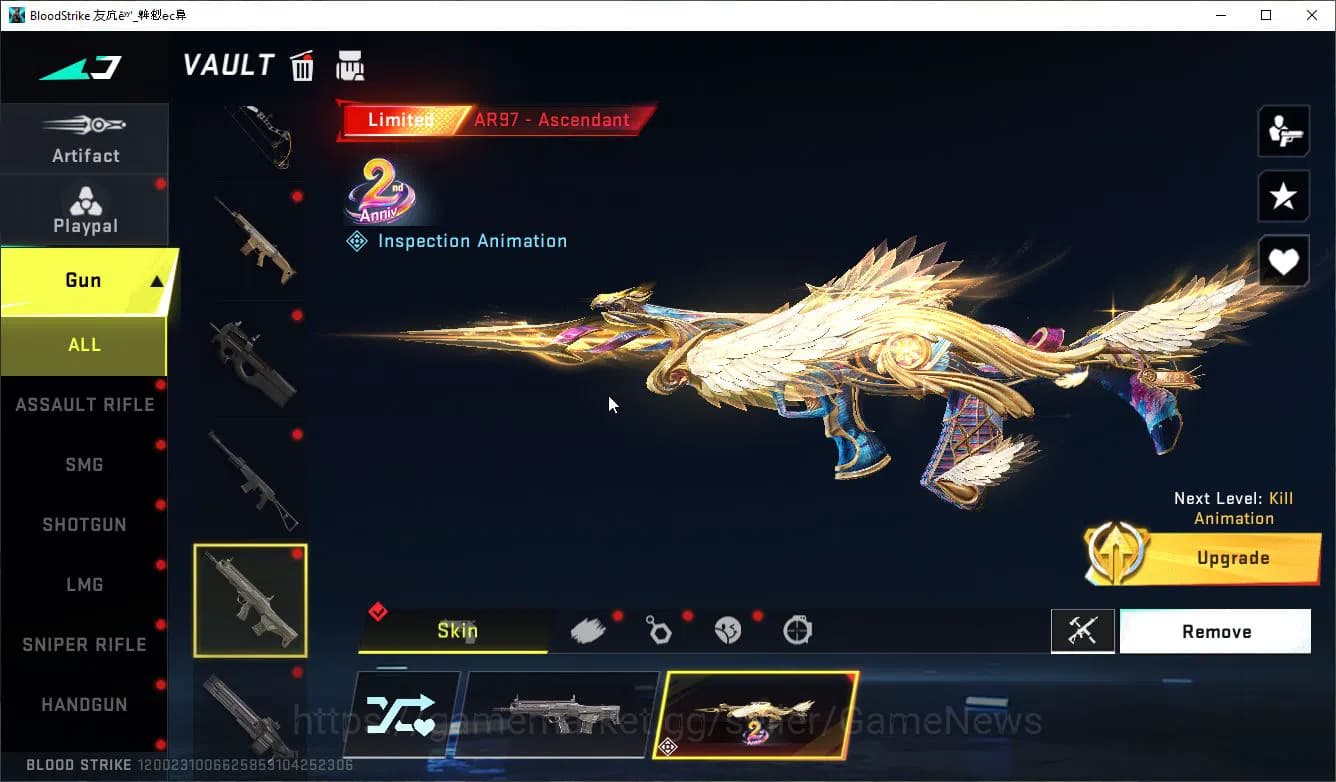This screenshot has height=782, width=1336.
Task: Click the dismantle icon beside the trash can
Action: (x=350, y=64)
